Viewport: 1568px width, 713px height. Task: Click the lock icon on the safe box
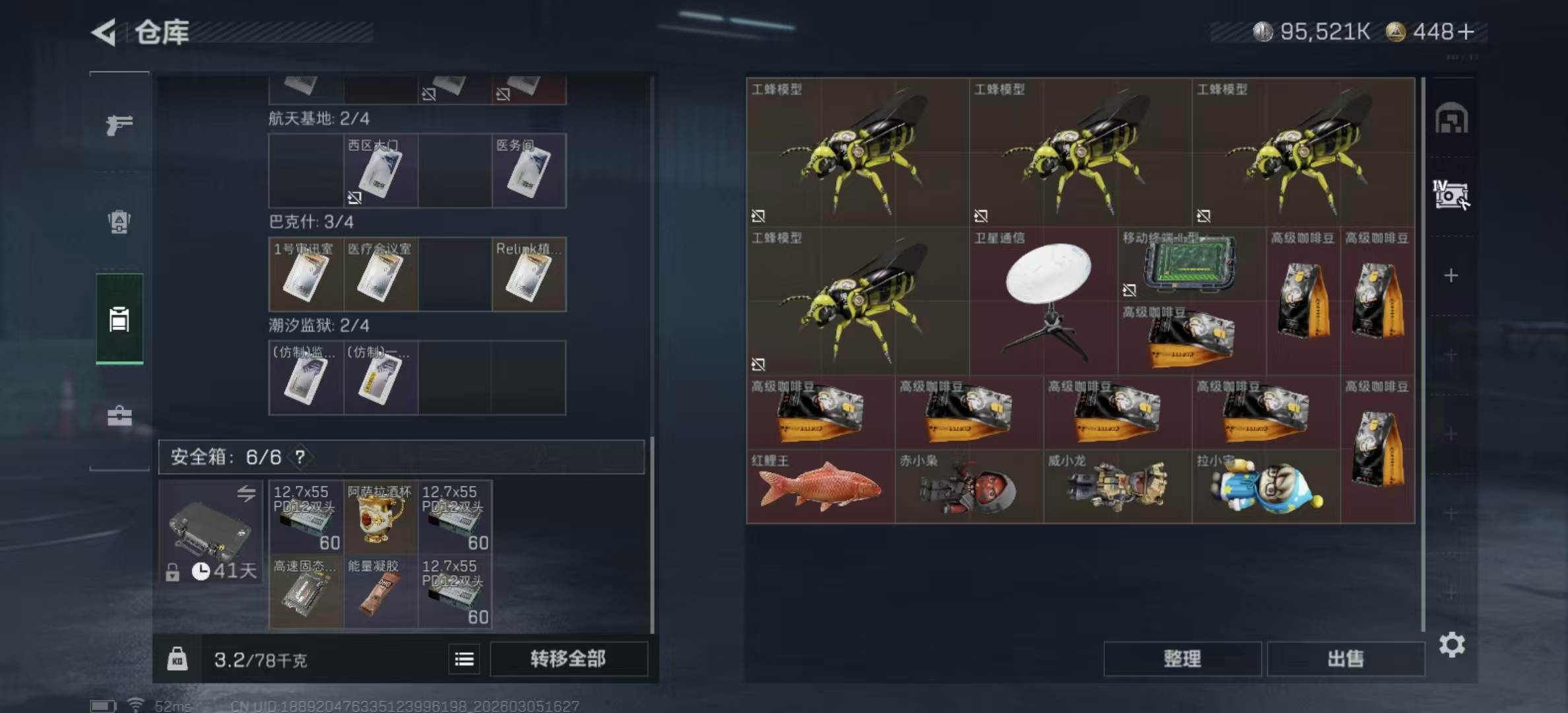[x=174, y=570]
